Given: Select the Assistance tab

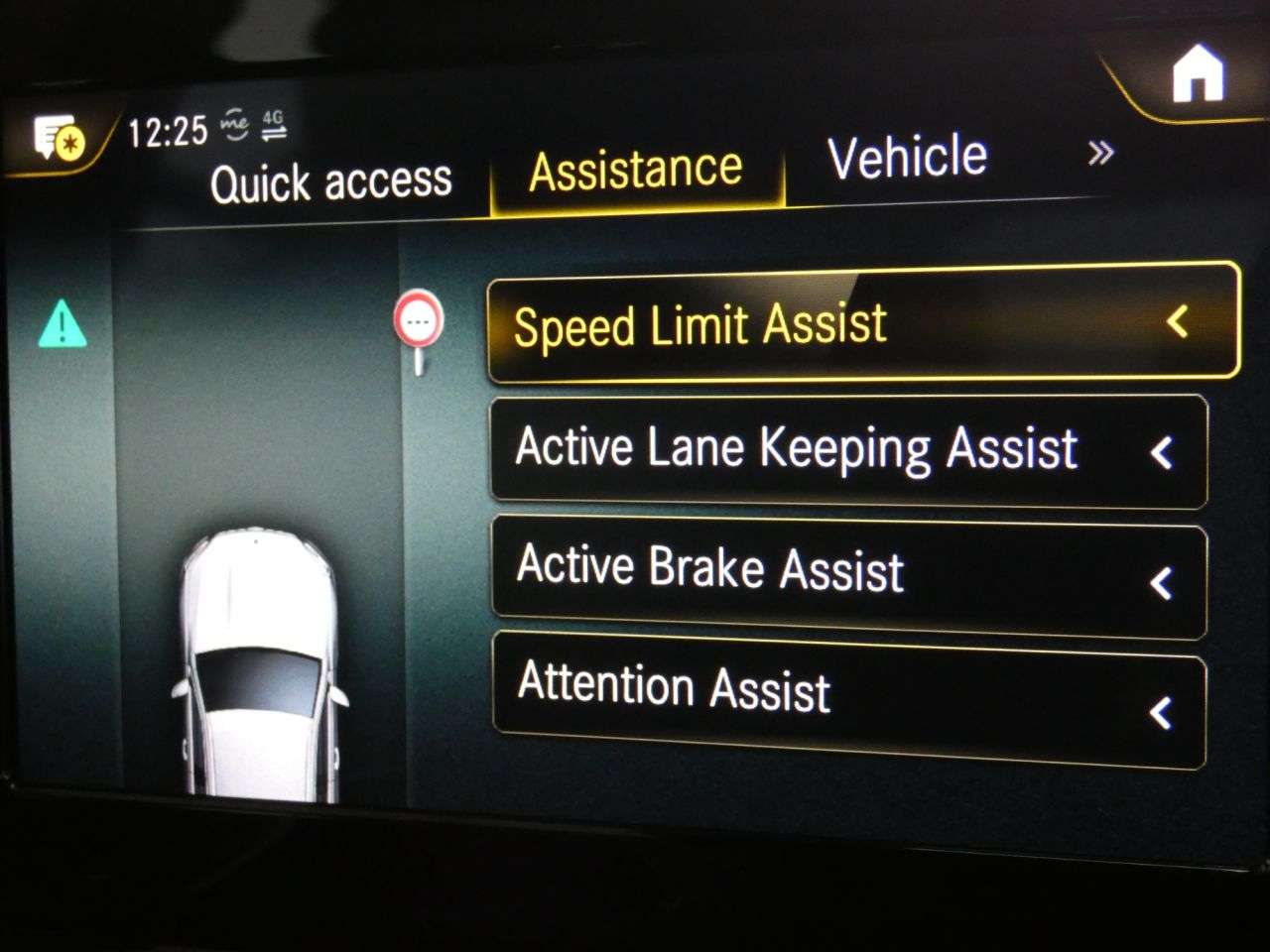Looking at the screenshot, I should 636,171.
